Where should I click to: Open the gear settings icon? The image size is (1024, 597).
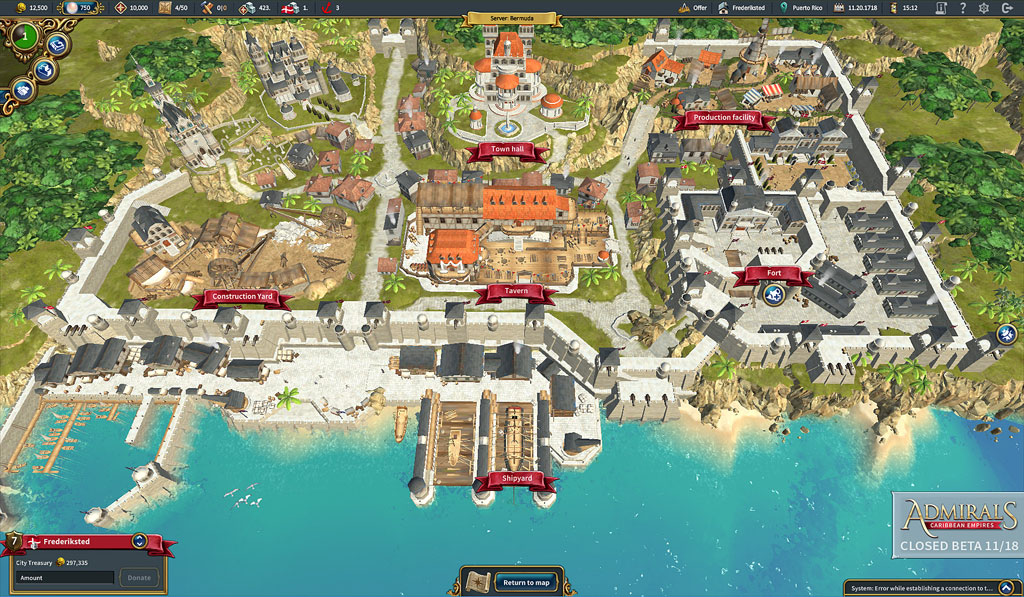[x=984, y=7]
